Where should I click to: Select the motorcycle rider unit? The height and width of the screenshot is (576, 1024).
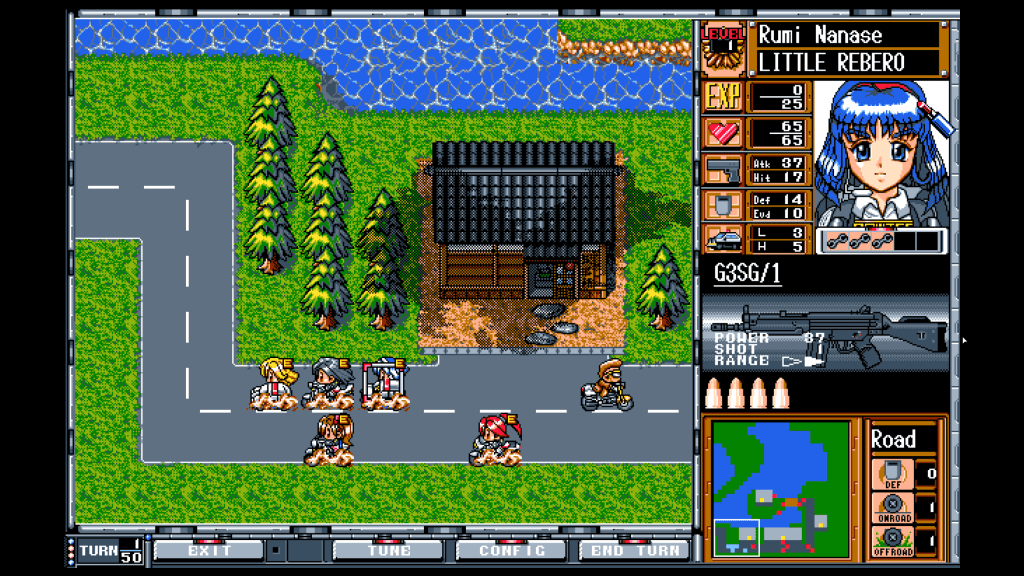607,385
